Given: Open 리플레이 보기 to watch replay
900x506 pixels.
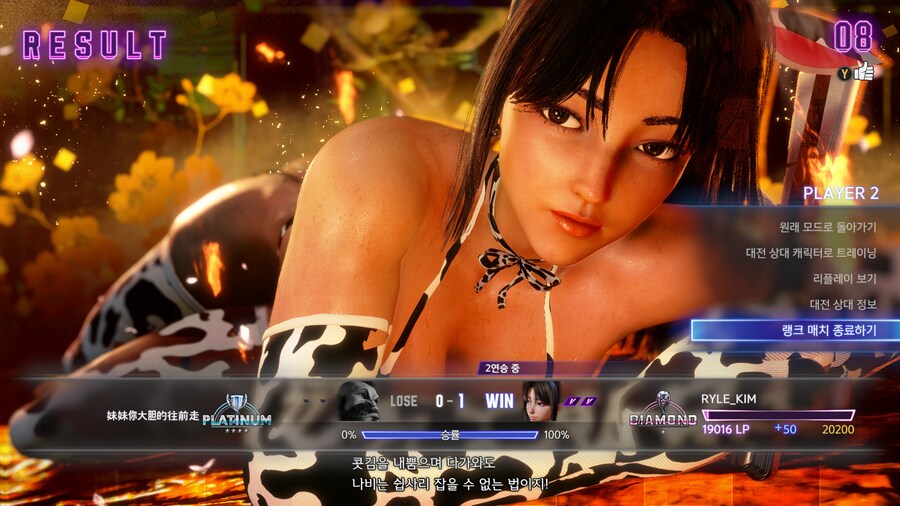Looking at the screenshot, I should [844, 278].
